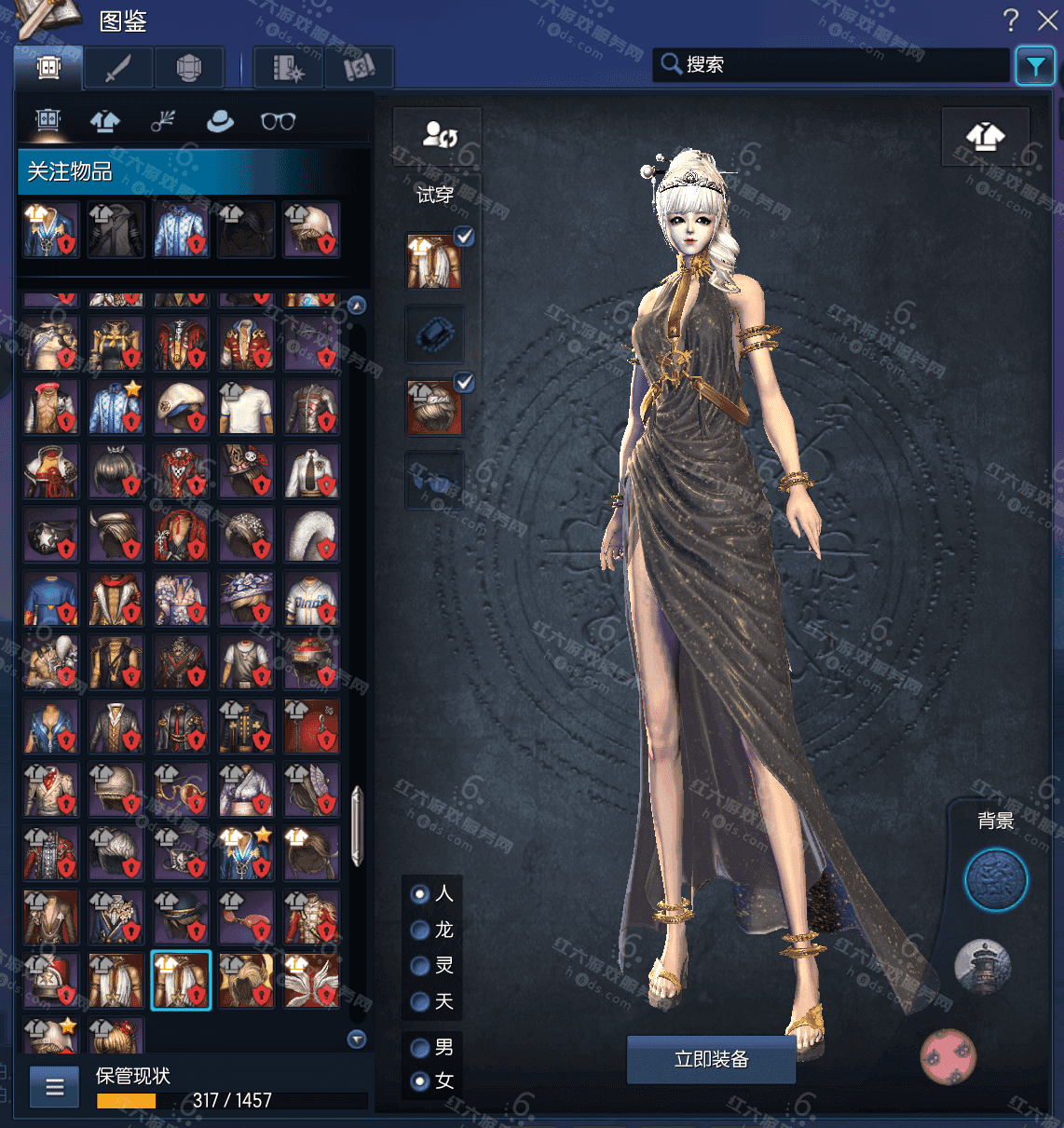The image size is (1064, 1128).
Task: Select the hat category filter
Action: click(220, 121)
